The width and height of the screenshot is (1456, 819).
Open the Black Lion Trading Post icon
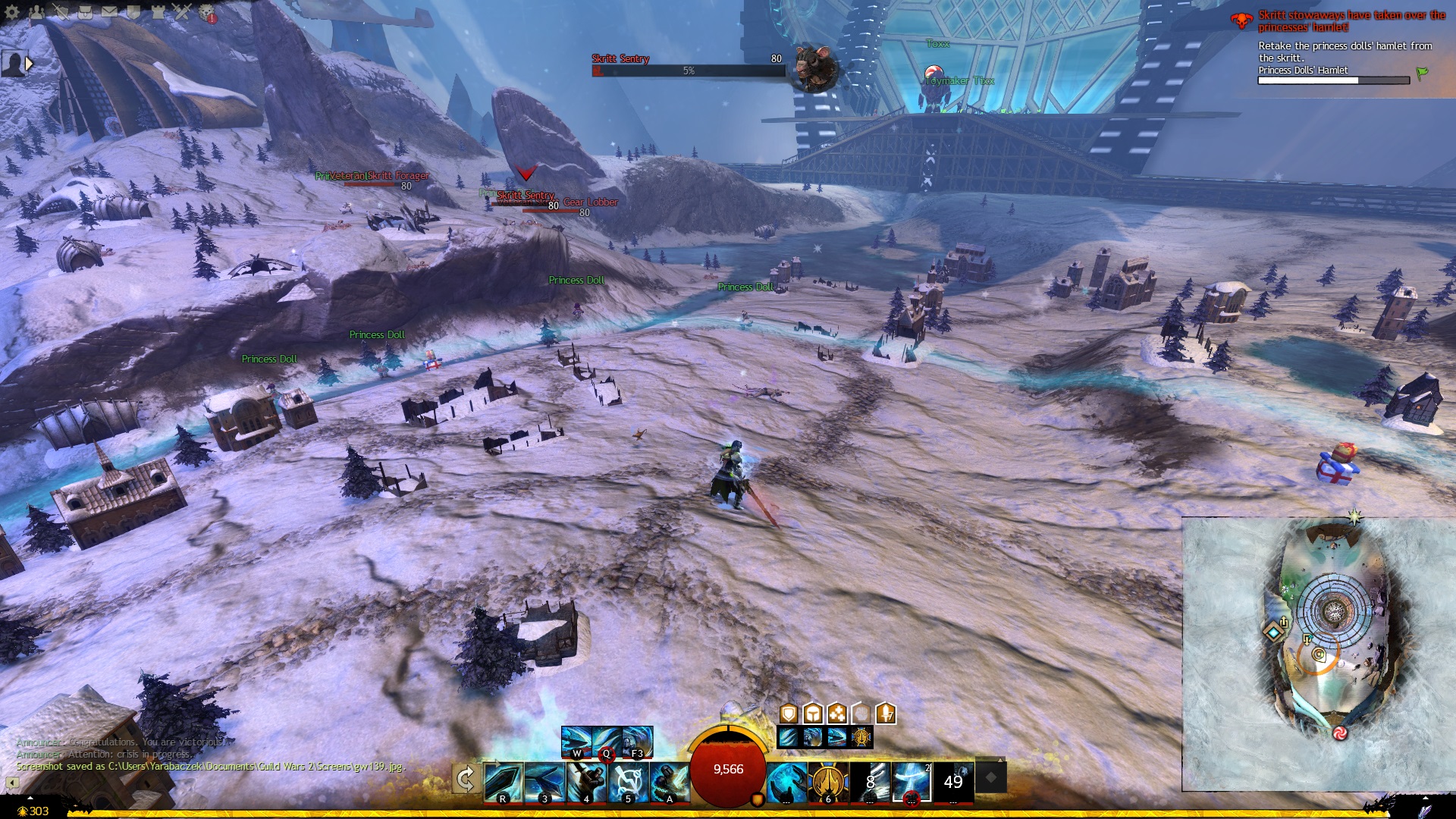click(x=207, y=13)
